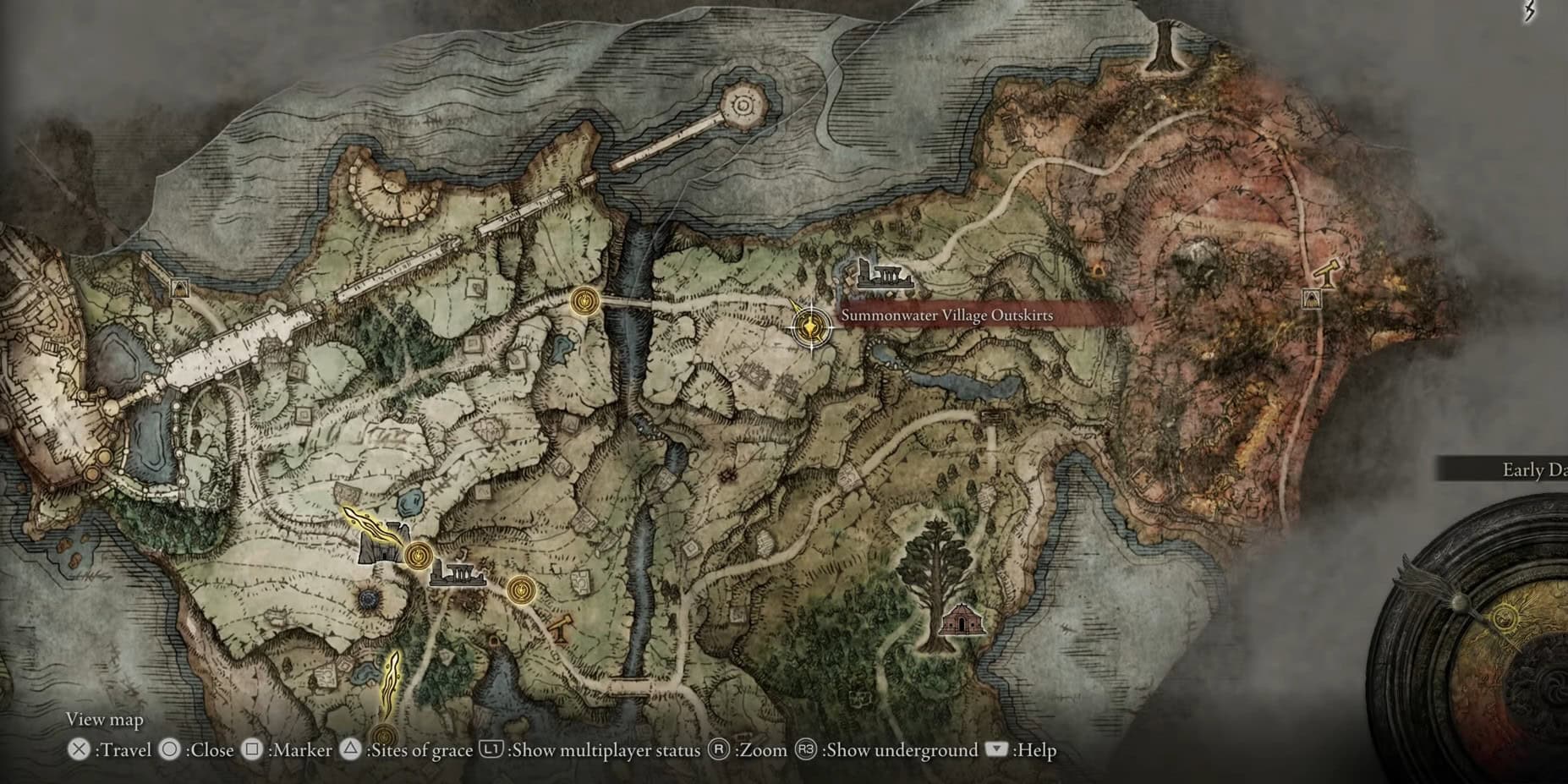This screenshot has height=784, width=1568.
Task: Select the round Divine Tower icon
Action: coord(743,105)
